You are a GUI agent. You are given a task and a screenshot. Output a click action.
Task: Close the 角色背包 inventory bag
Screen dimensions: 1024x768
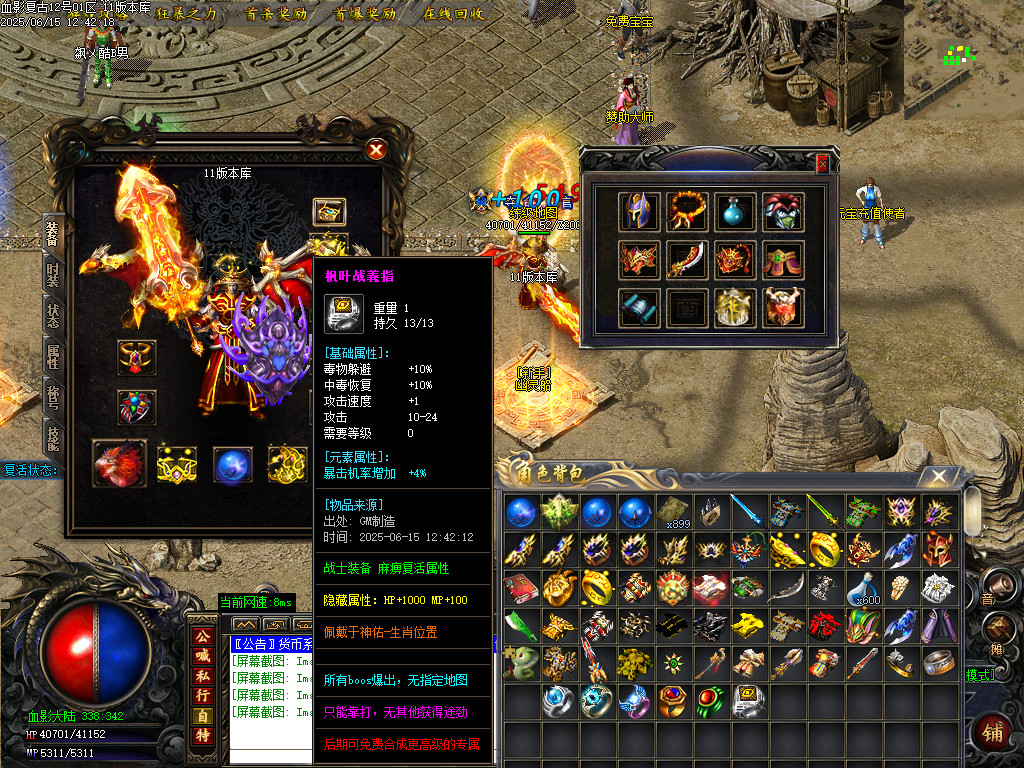pyautogui.click(x=939, y=477)
